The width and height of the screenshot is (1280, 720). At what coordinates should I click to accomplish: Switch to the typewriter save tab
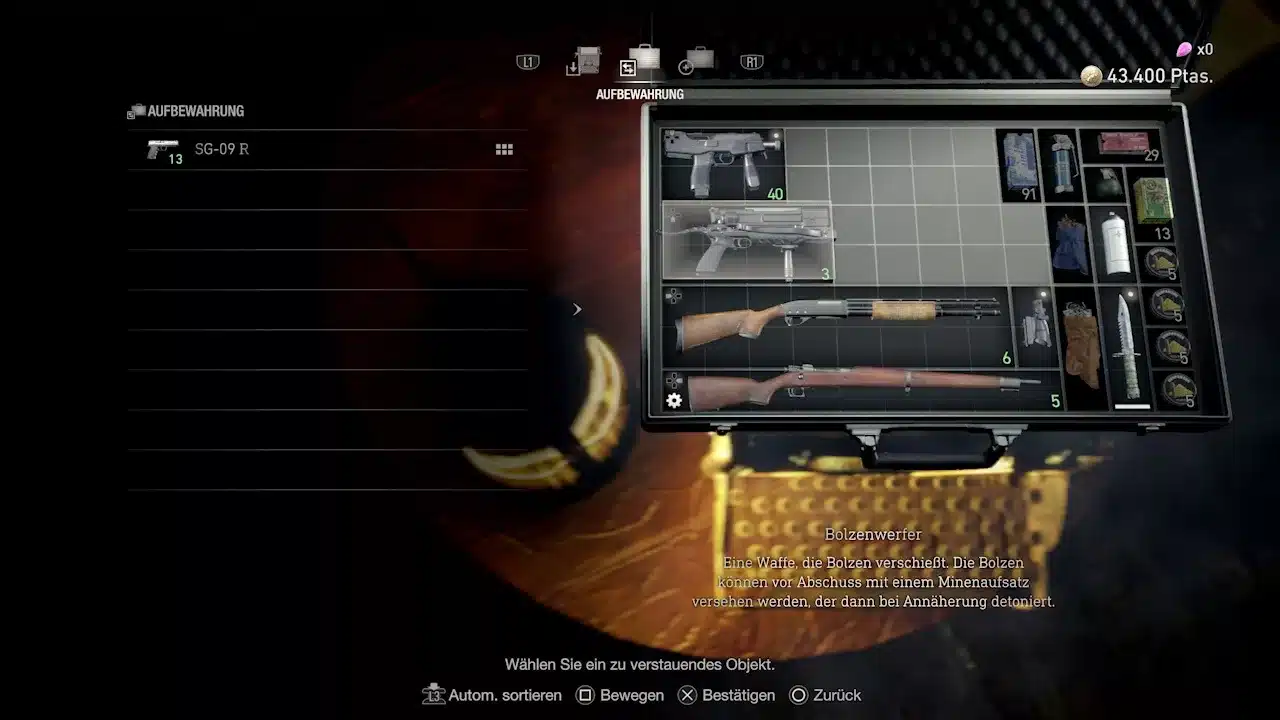(x=587, y=61)
